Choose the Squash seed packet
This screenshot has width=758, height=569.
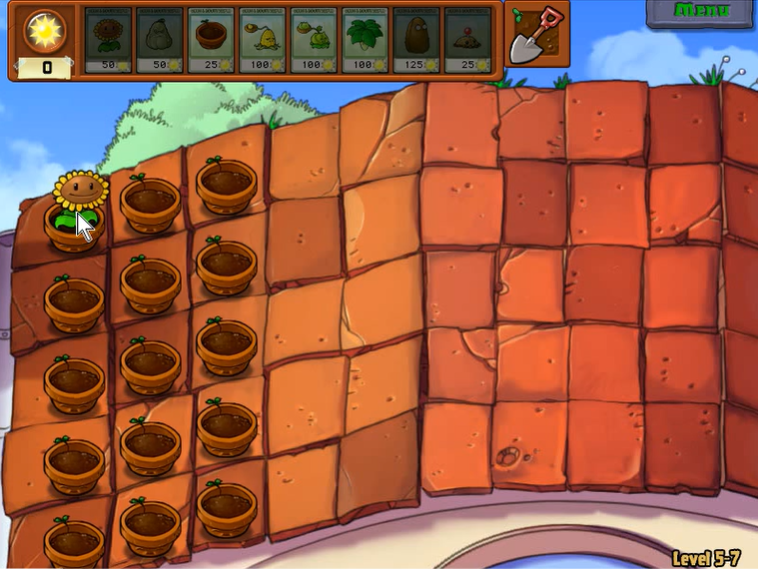click(160, 40)
